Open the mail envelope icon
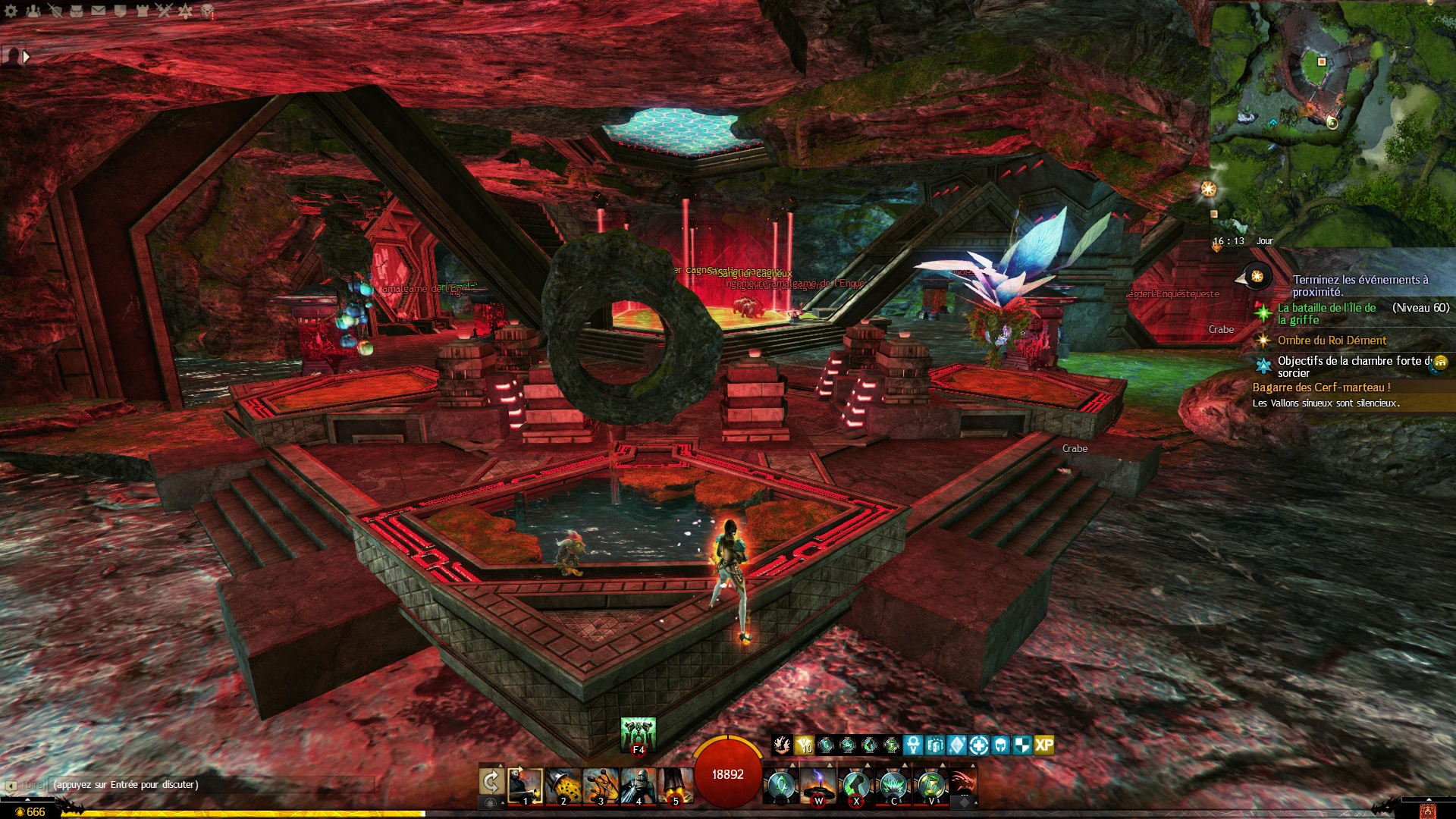1456x819 pixels. (x=99, y=11)
